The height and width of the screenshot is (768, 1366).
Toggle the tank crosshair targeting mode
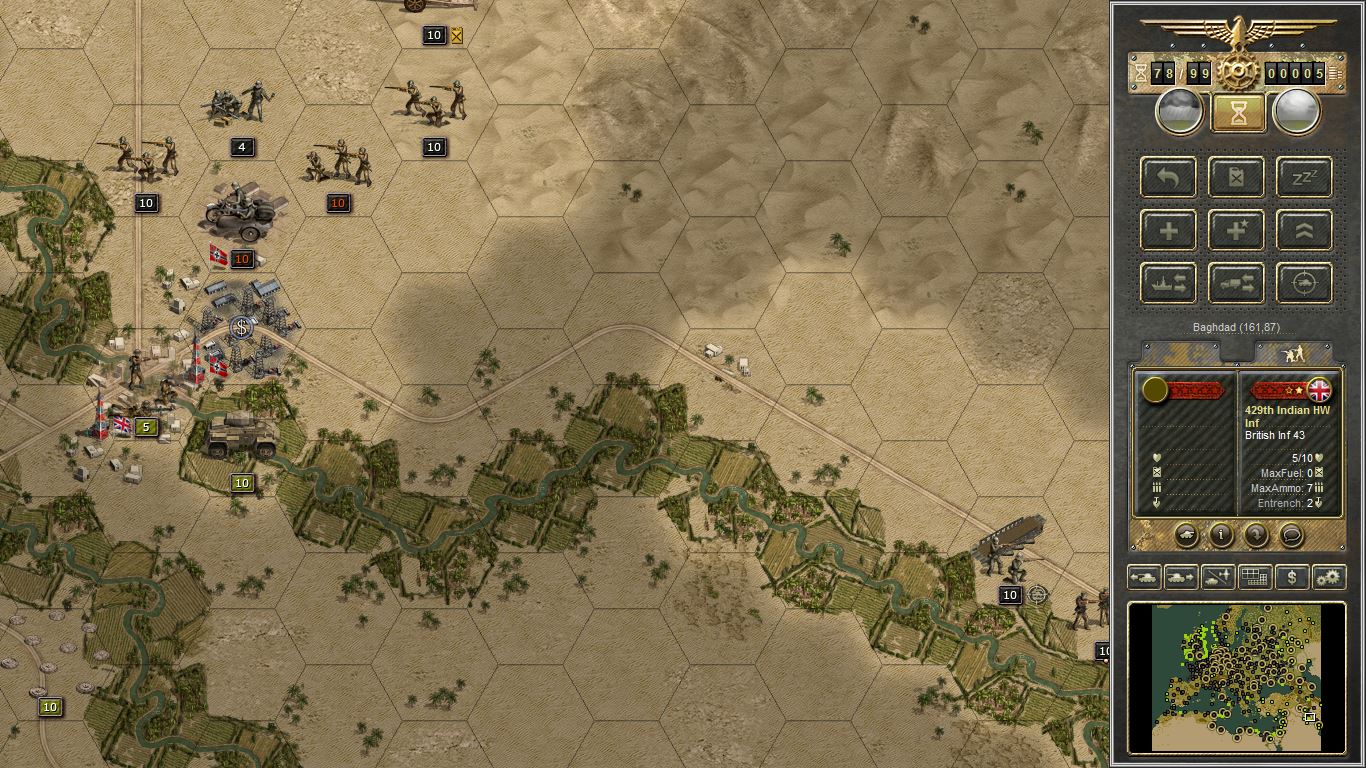pos(1303,283)
